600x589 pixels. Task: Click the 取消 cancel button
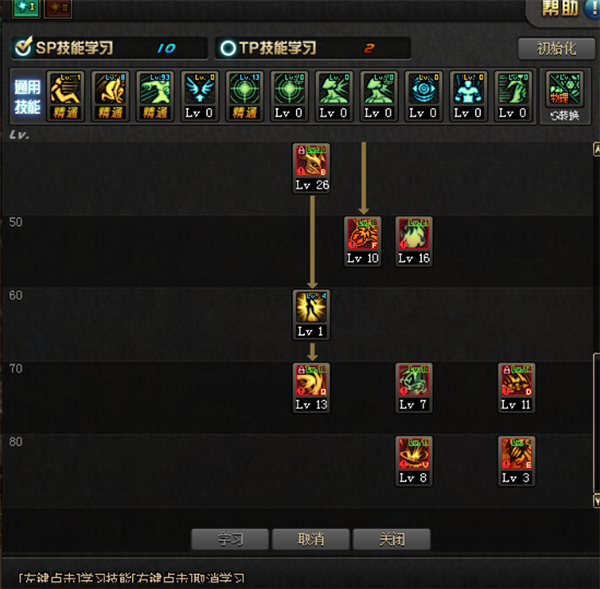[311, 539]
